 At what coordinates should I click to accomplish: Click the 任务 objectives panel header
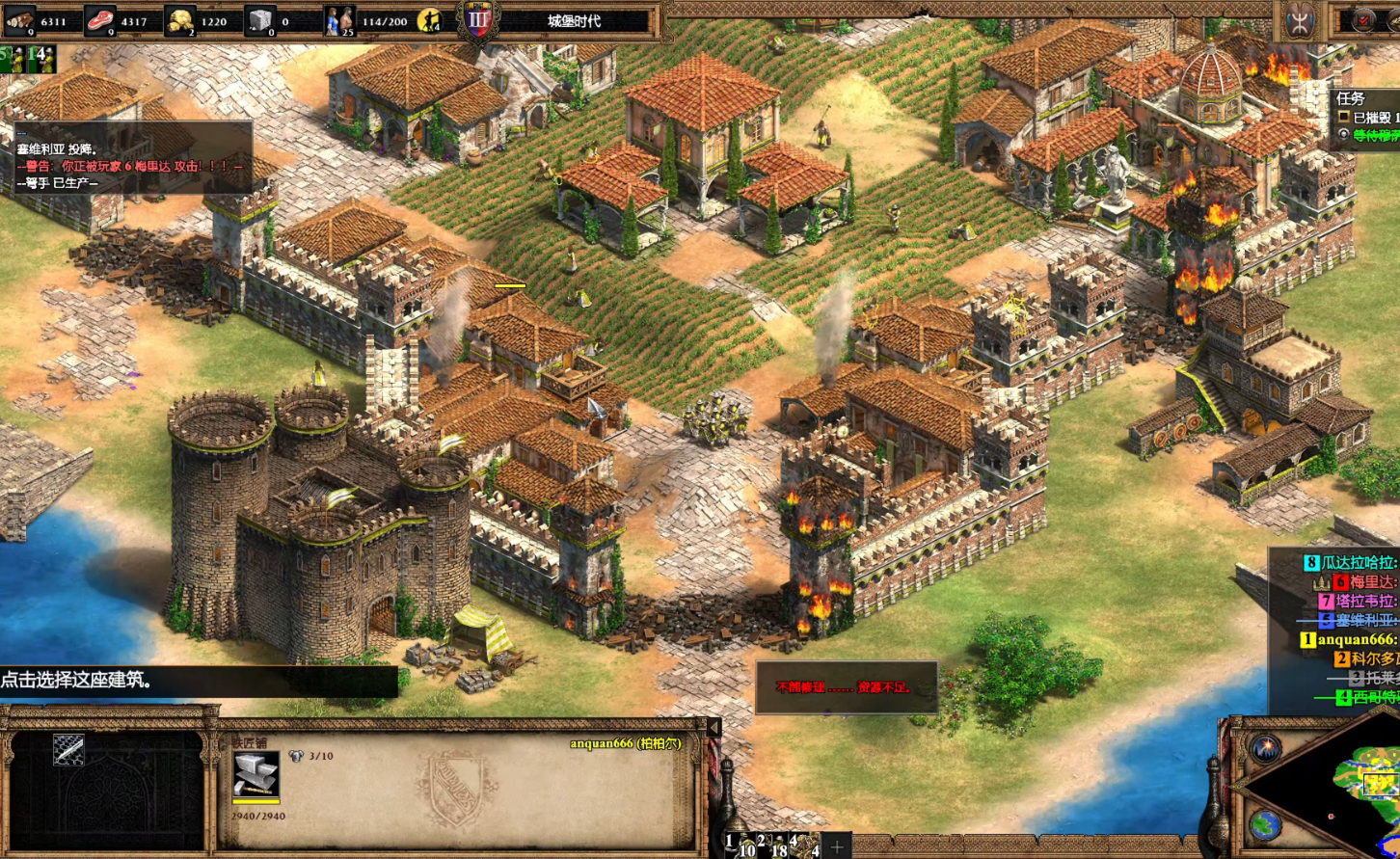[x=1351, y=98]
